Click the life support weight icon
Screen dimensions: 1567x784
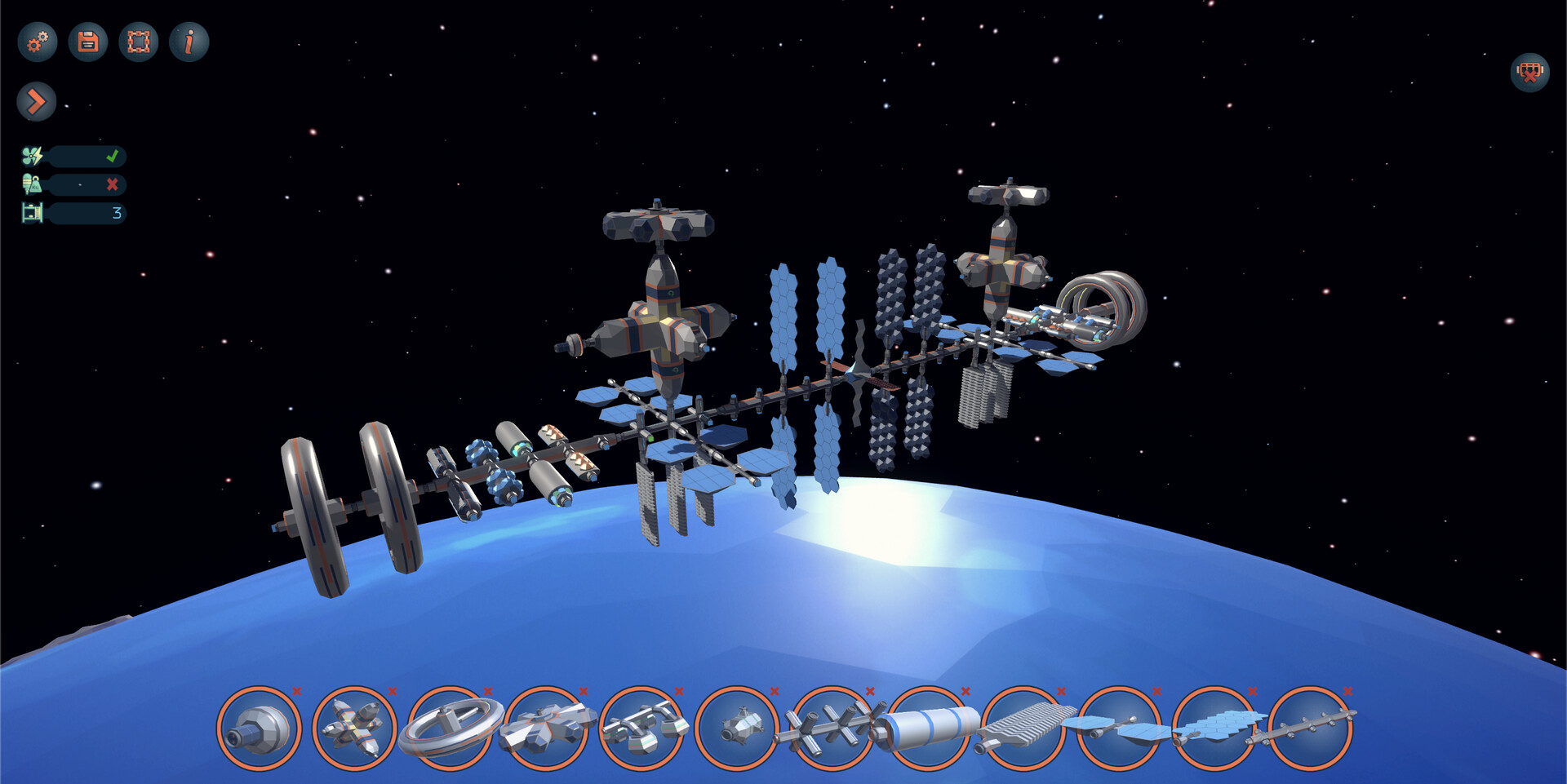tap(31, 184)
